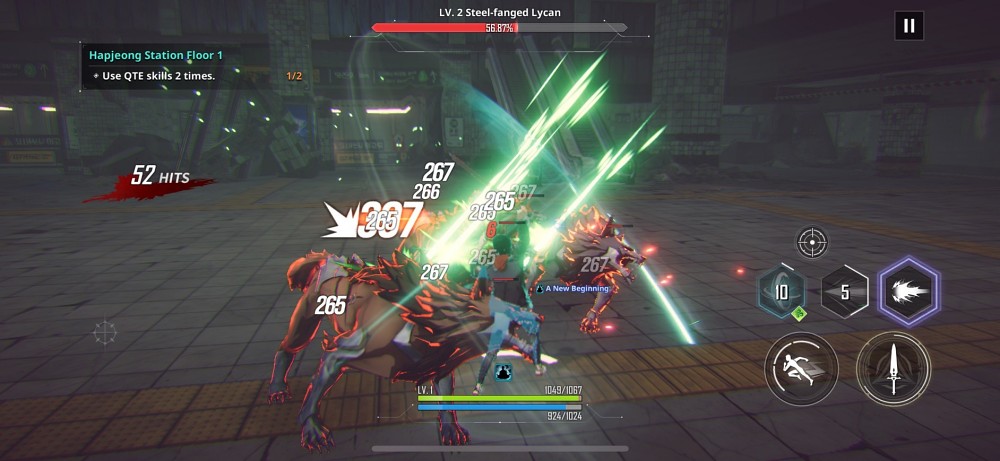Activate the running figure dash button

[x=801, y=368]
